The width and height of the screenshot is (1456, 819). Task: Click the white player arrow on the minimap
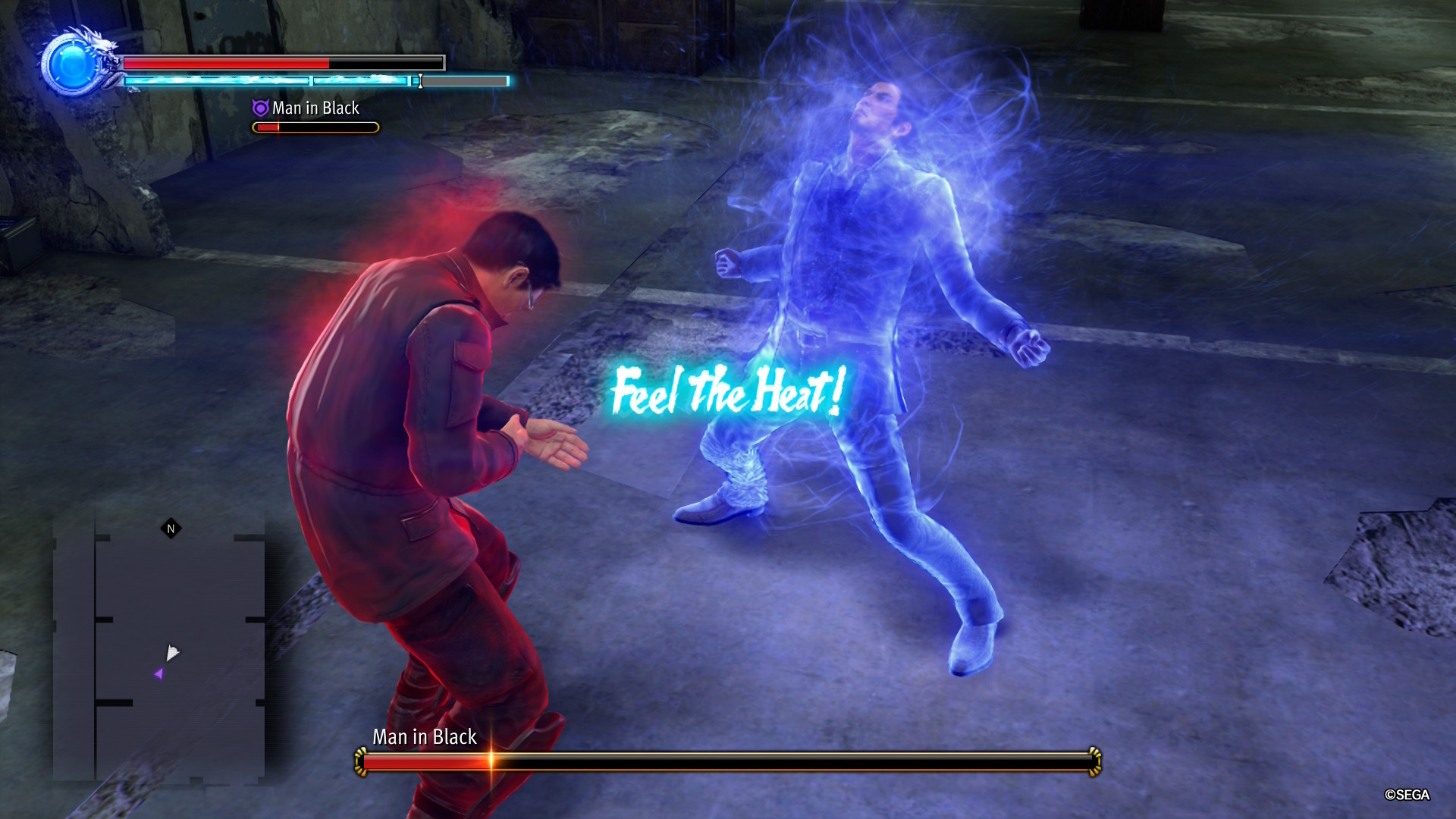coord(172,652)
